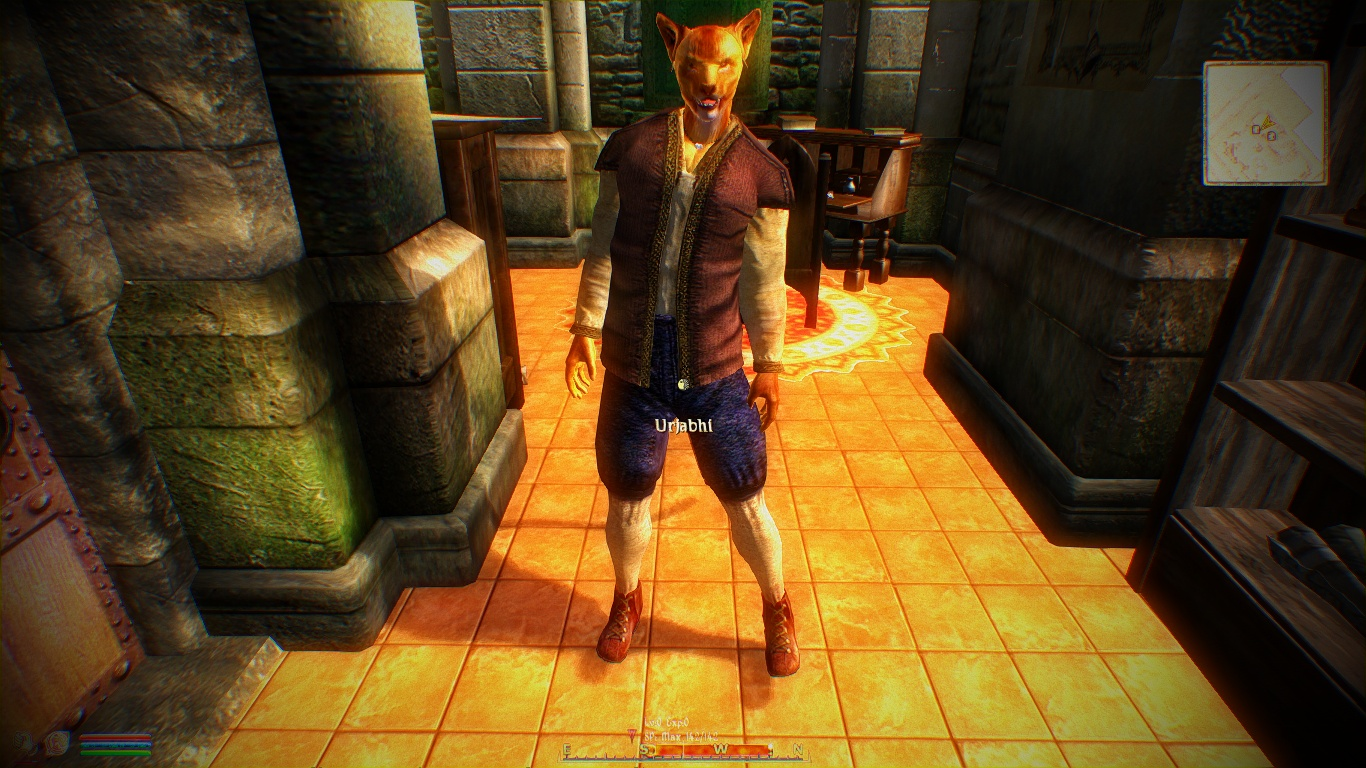Click the Urjabhi nameplate
Viewport: 1366px width, 768px height.
click(684, 425)
